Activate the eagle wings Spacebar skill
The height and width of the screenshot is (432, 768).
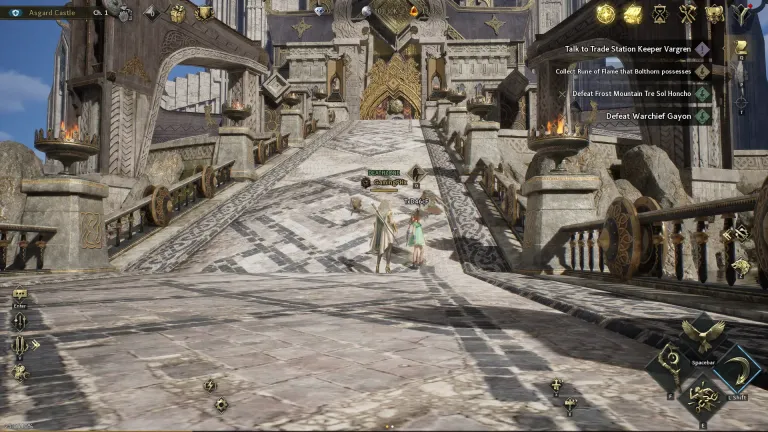(703, 335)
